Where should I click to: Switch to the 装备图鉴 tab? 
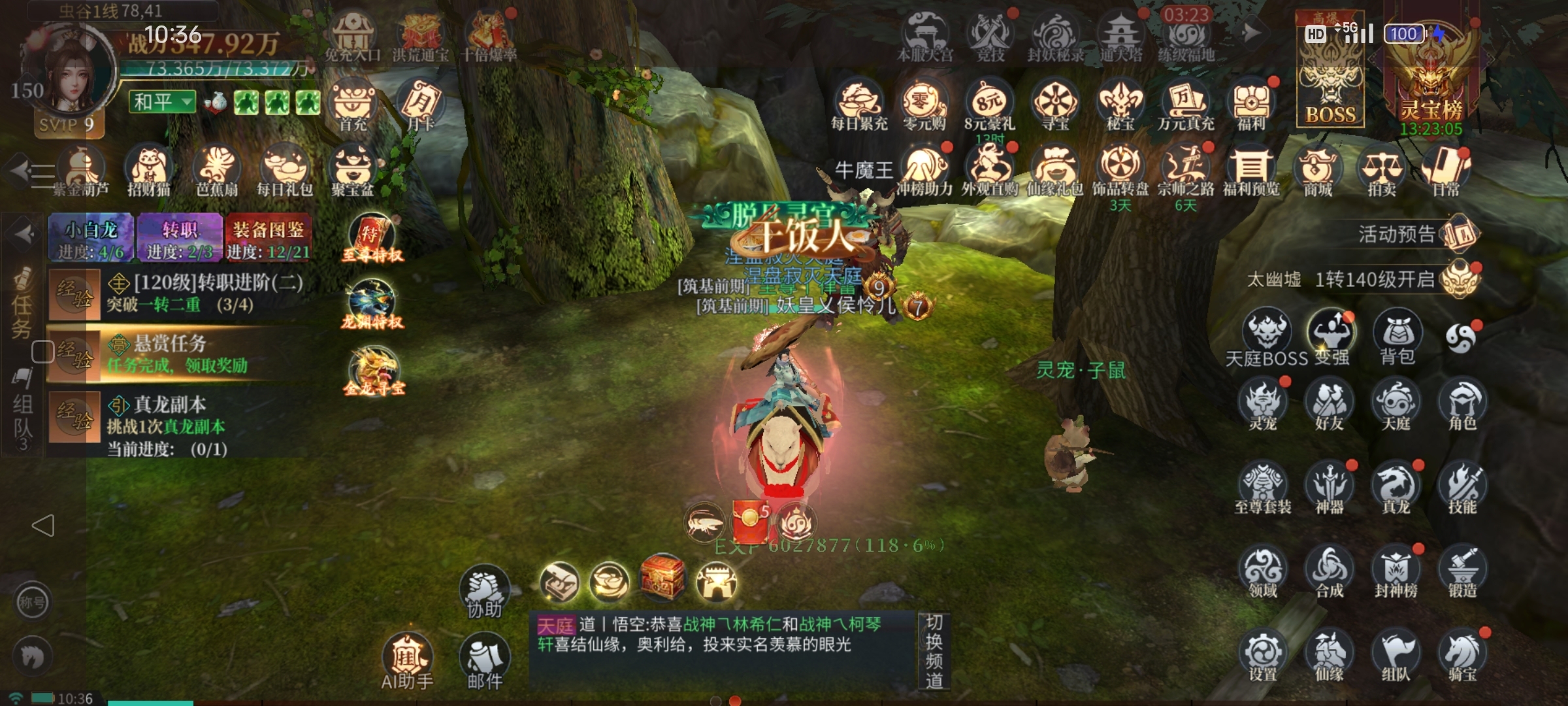268,239
